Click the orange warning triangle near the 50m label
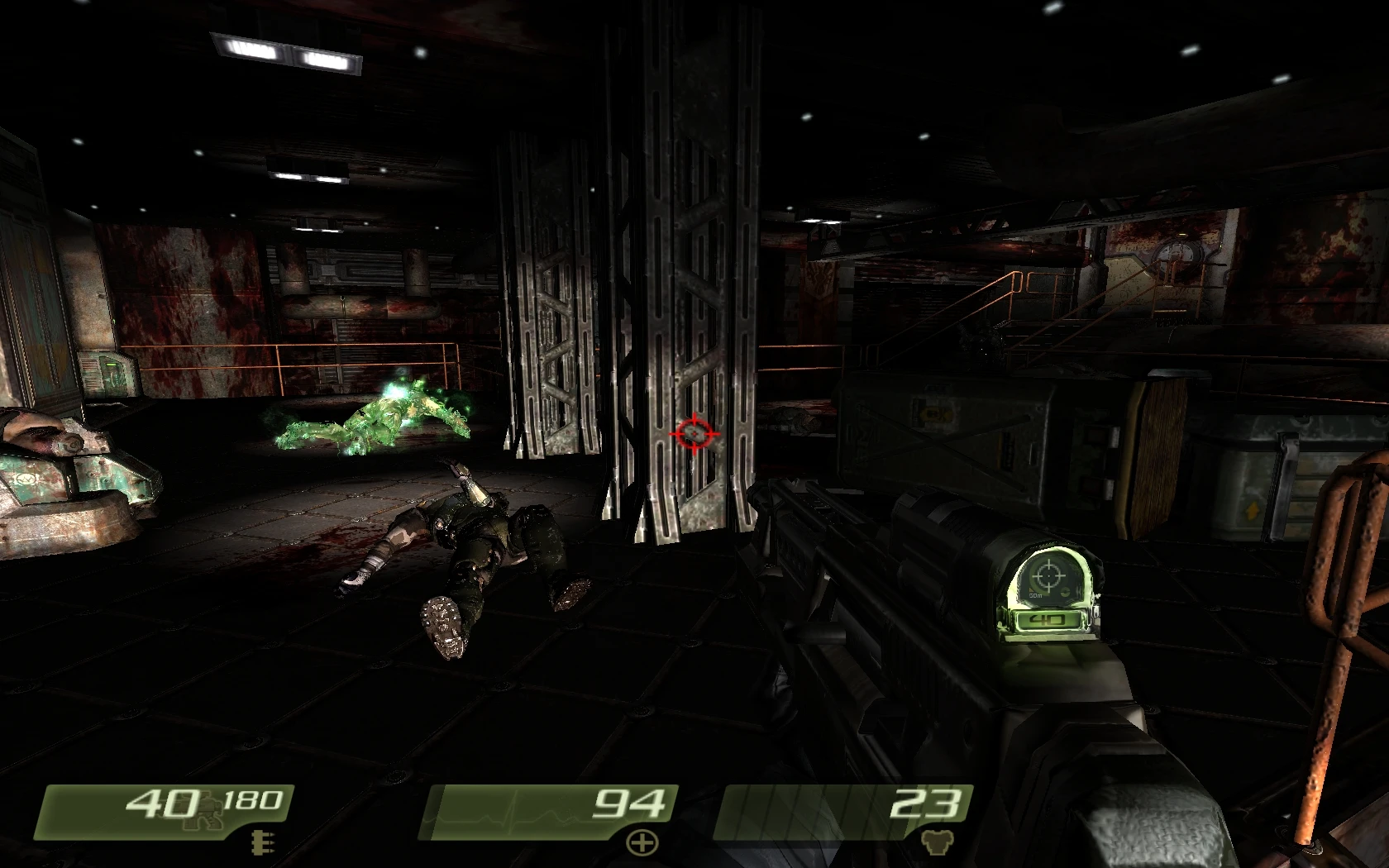This screenshot has height=868, width=1389. coord(1031,590)
